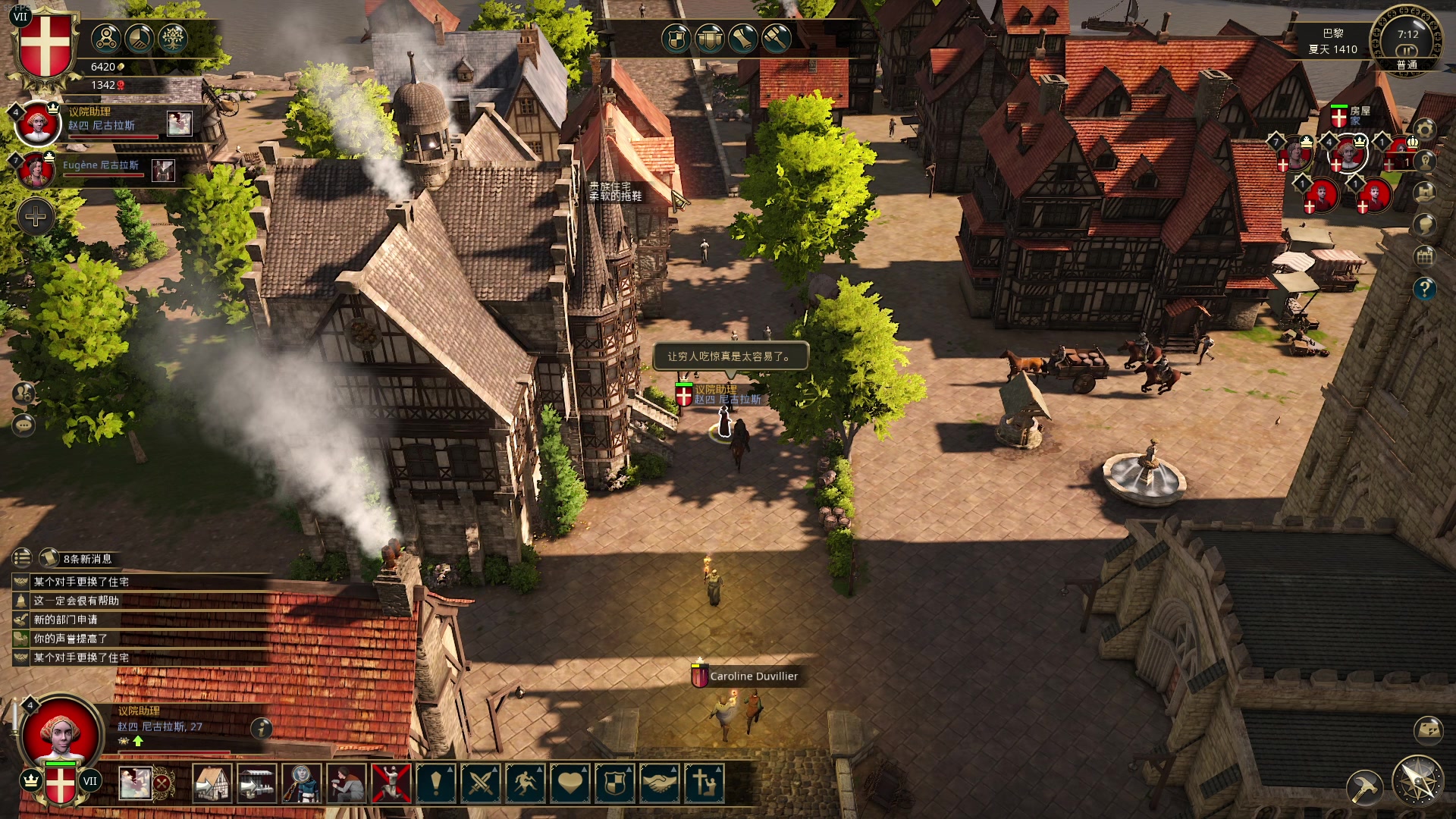Select the handshake diplomacy action category
The height and width of the screenshot is (819, 1456).
click(660, 783)
